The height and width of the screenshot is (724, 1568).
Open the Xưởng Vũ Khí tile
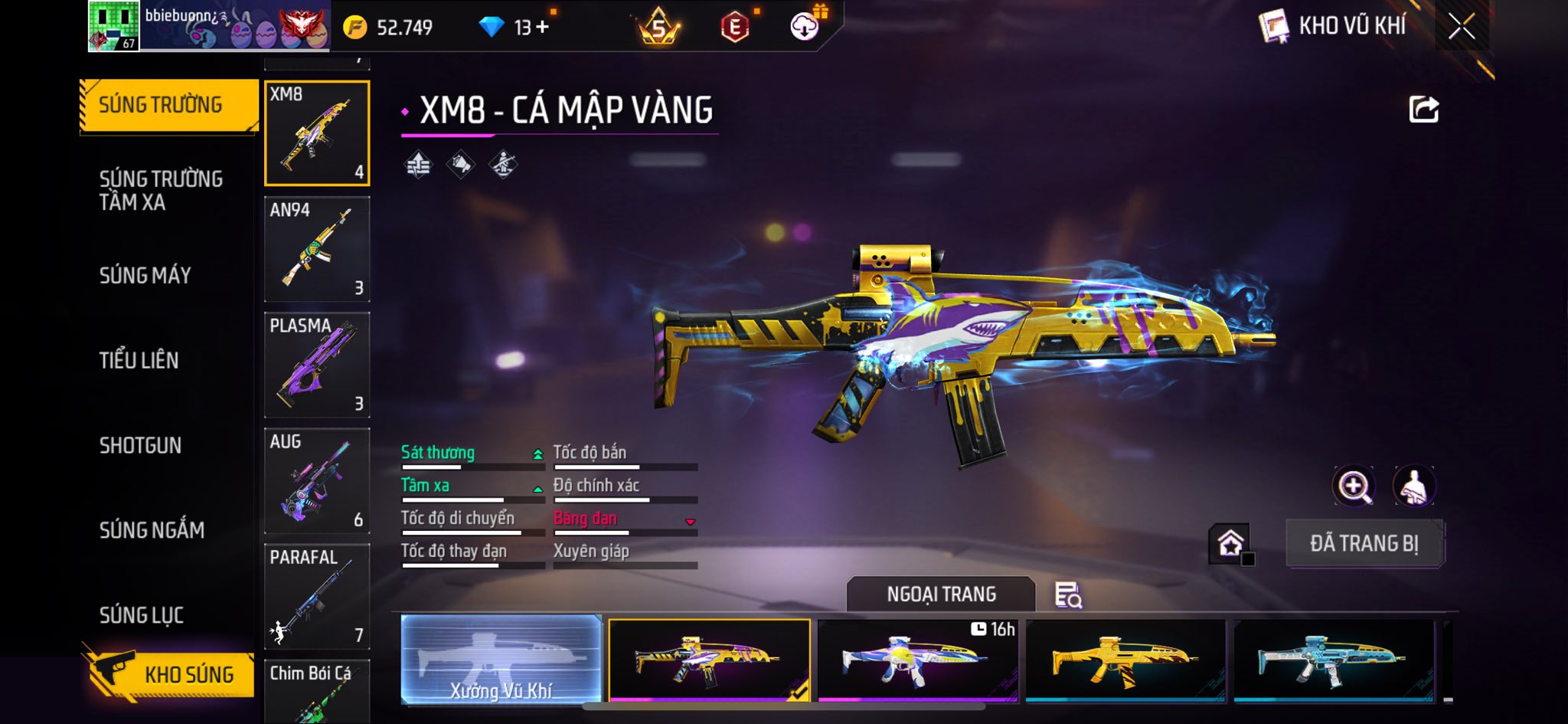501,659
